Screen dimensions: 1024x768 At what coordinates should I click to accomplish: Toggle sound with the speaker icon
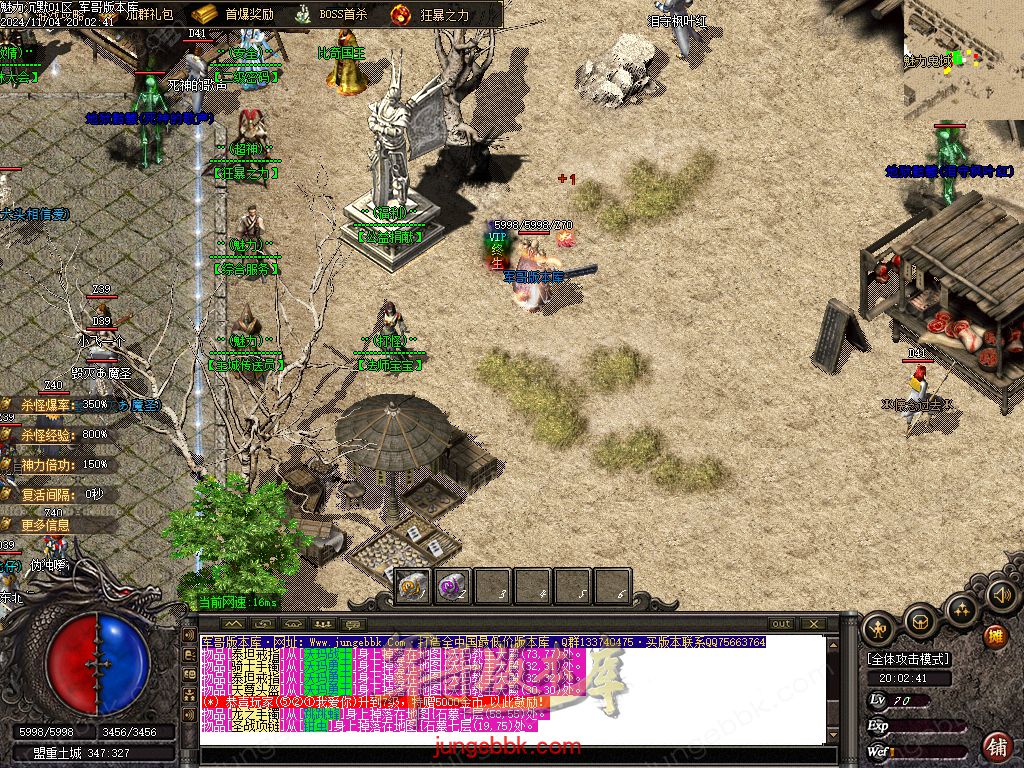click(1001, 596)
